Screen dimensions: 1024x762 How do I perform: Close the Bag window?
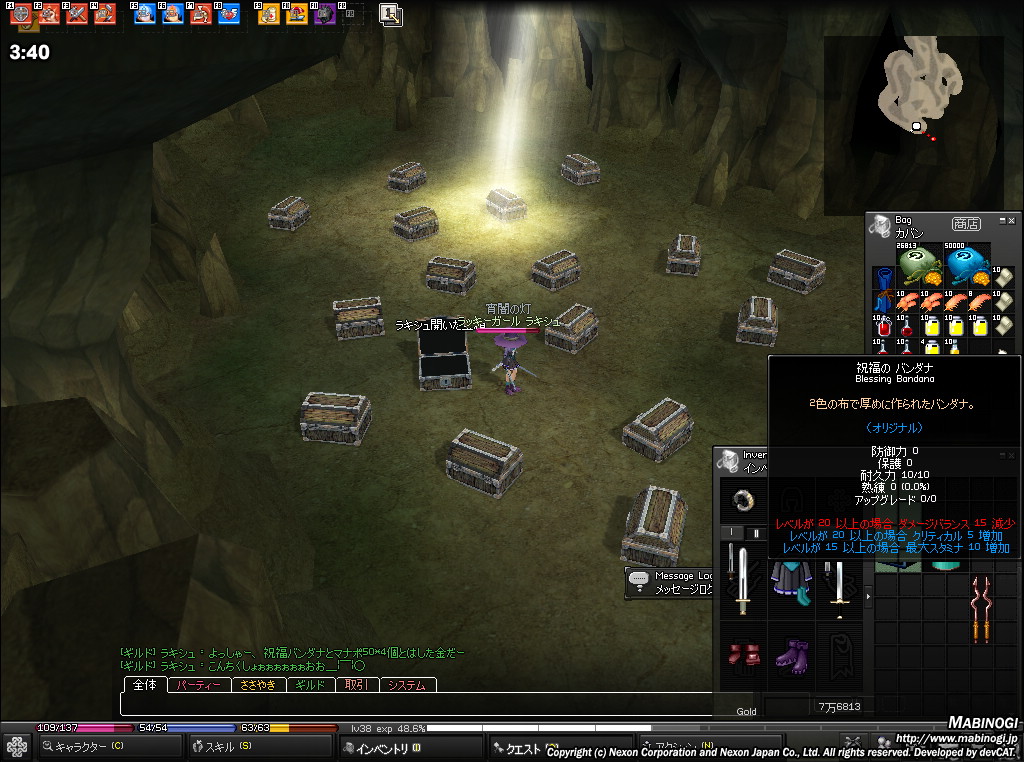[x=1011, y=221]
